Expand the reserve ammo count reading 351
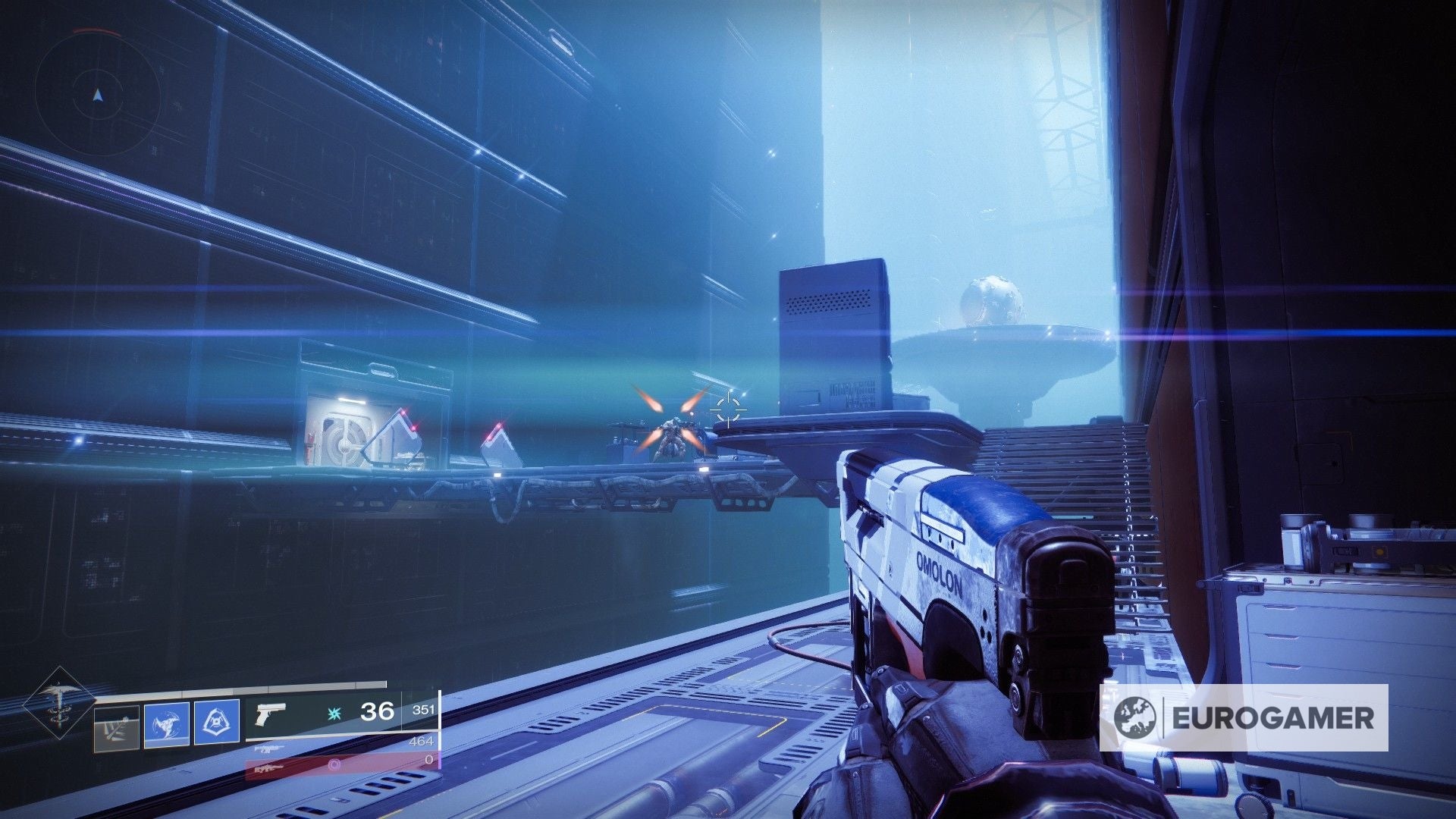 (425, 711)
